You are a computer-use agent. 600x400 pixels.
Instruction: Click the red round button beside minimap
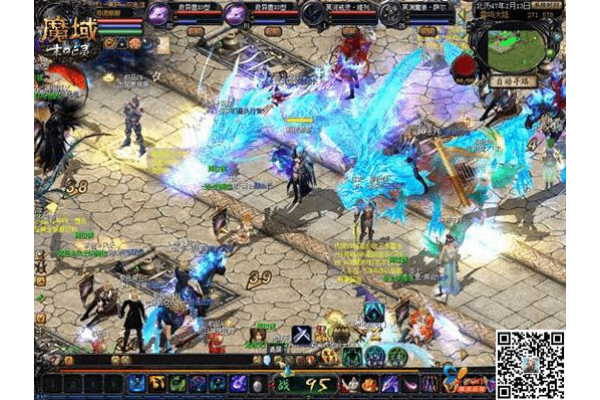pyautogui.click(x=463, y=66)
